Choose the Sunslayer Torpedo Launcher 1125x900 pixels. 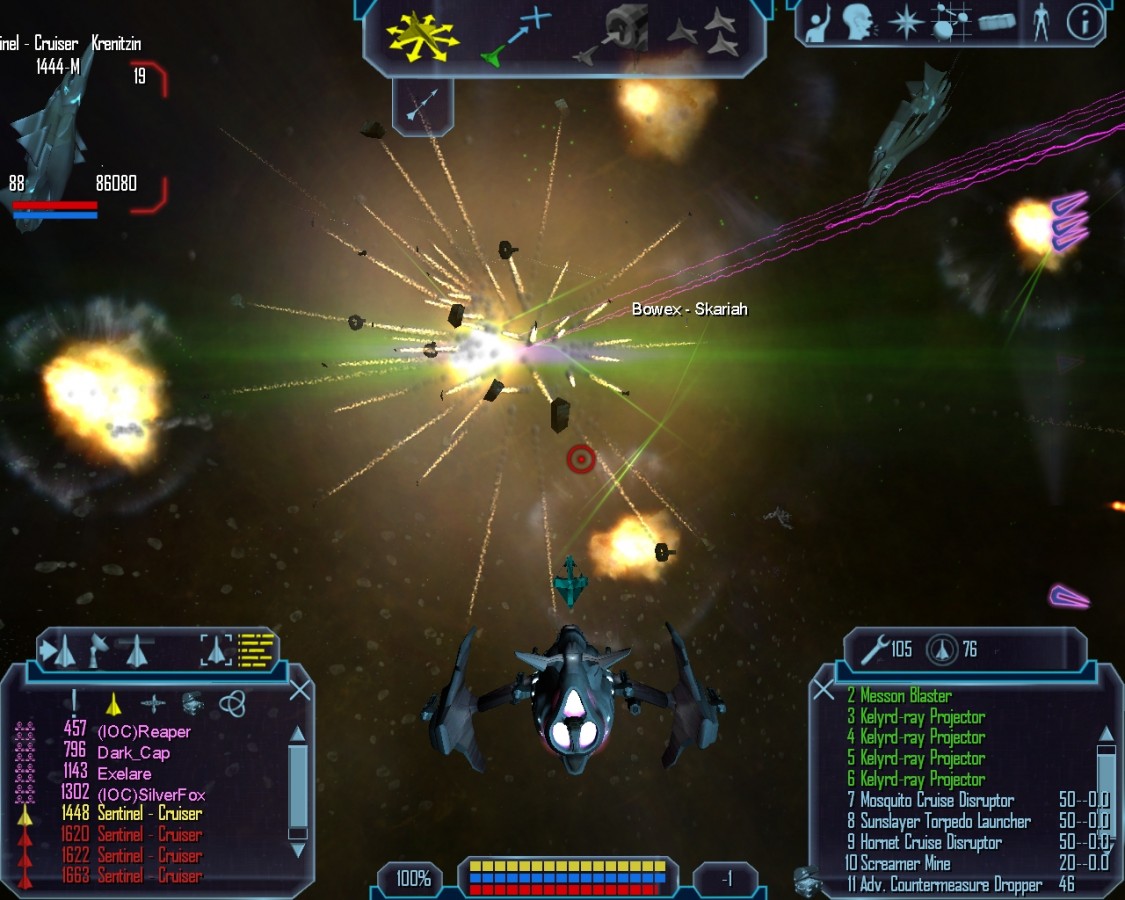(x=945, y=822)
